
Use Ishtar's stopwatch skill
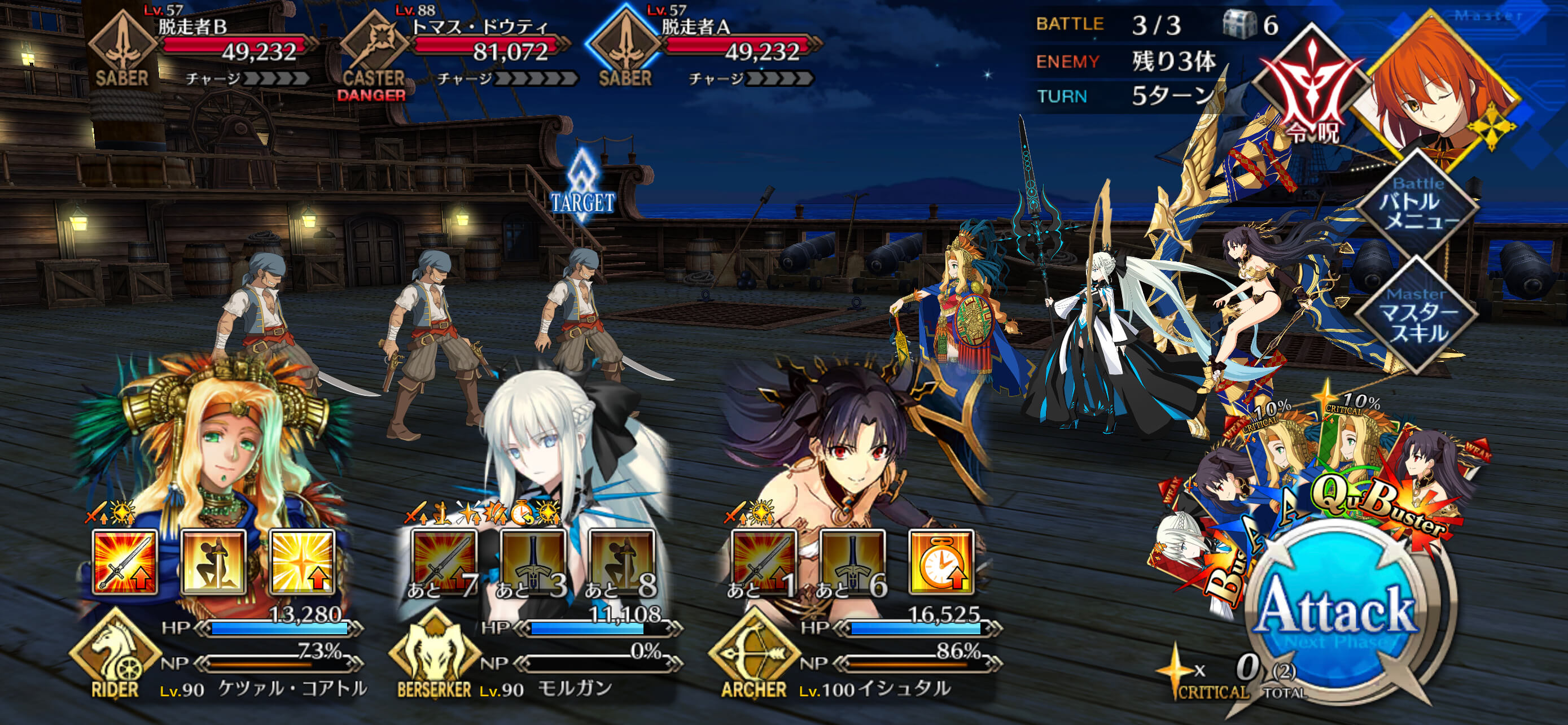pos(941,562)
